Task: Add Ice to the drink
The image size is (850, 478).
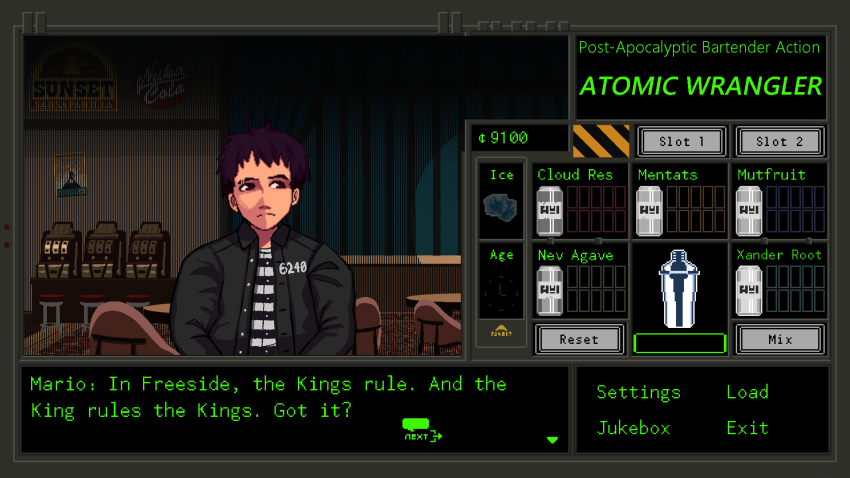Action: [501, 204]
